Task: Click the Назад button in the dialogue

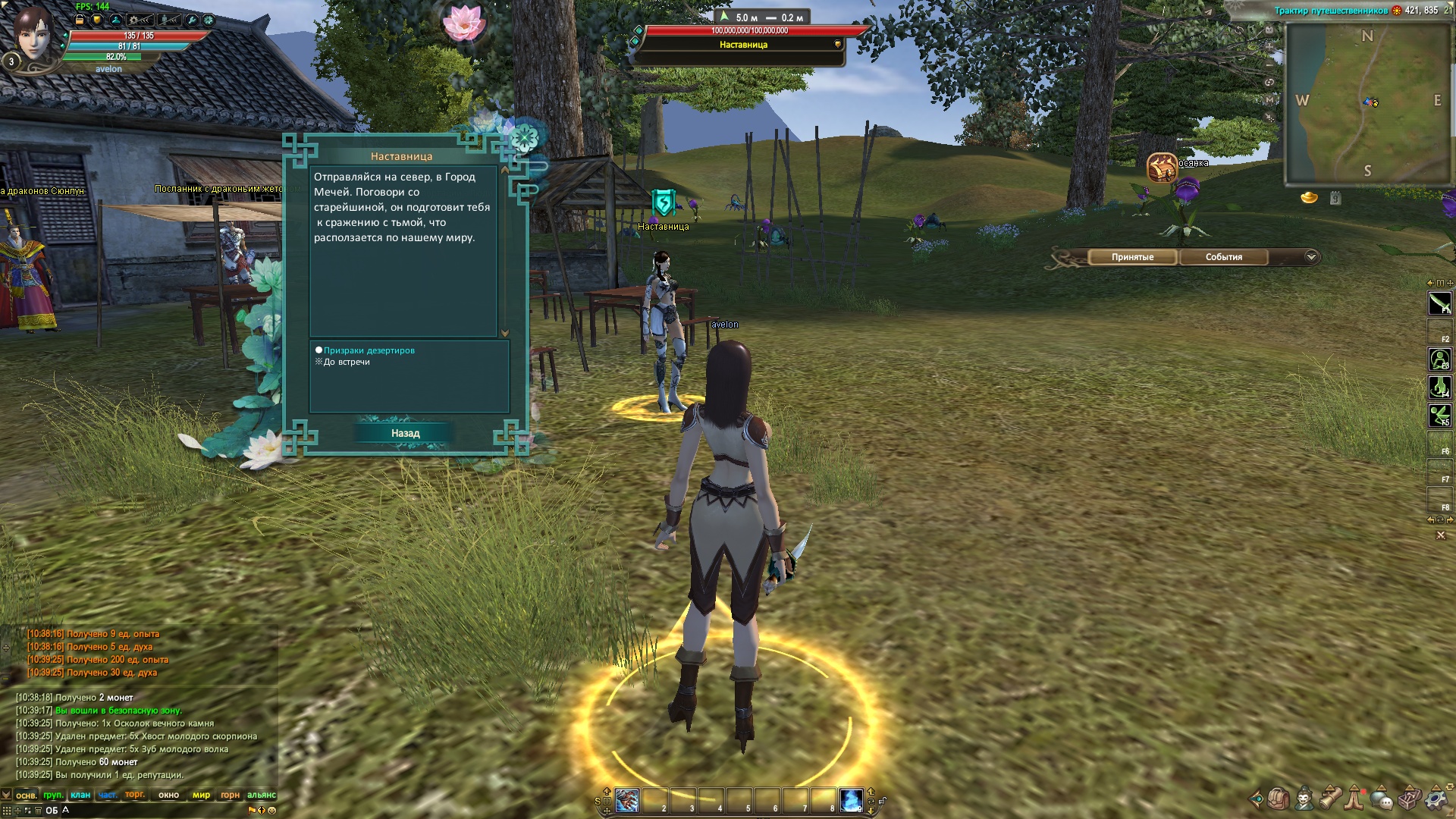Action: 405,433
